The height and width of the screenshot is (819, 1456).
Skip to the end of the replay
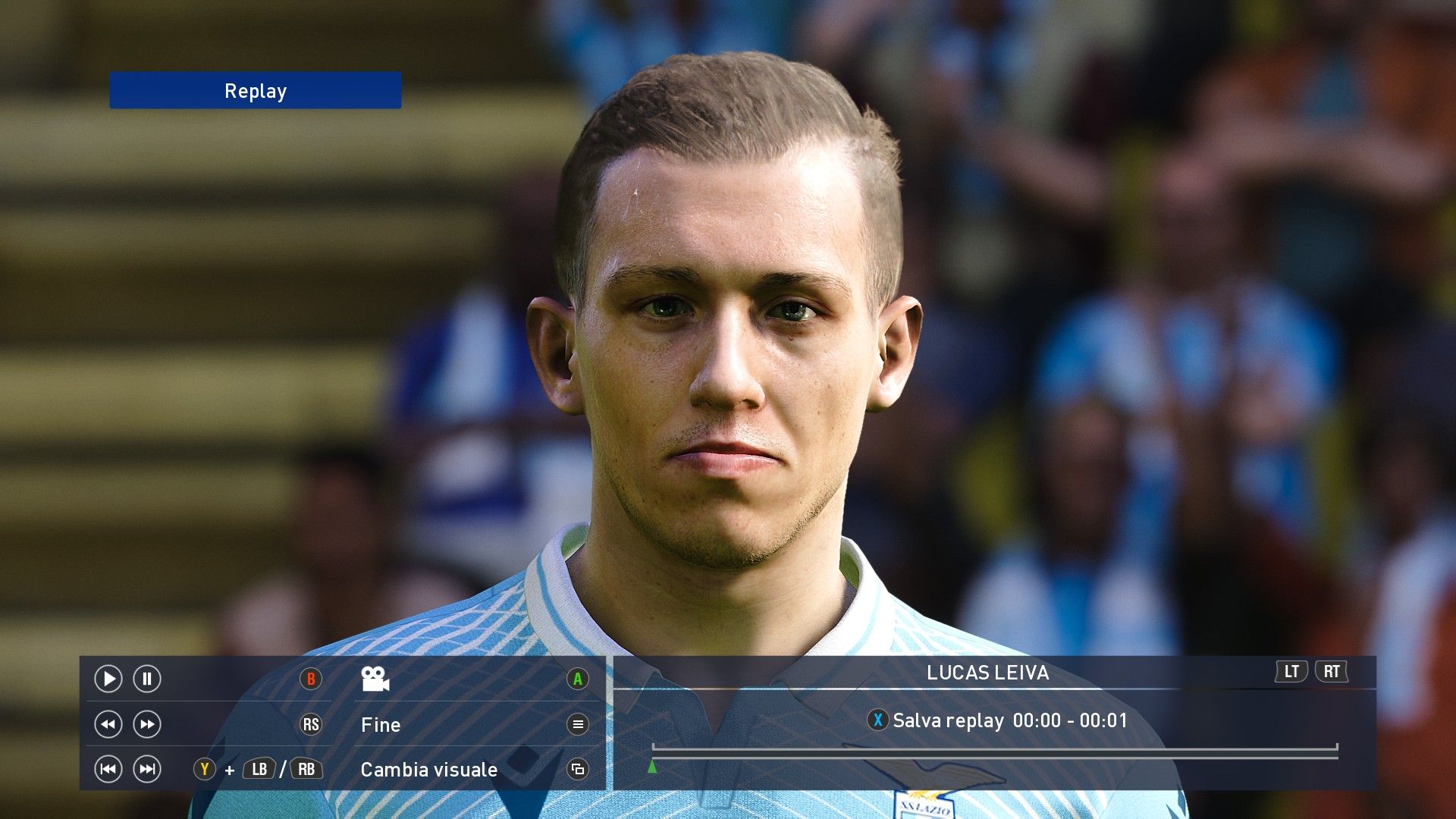click(x=147, y=770)
